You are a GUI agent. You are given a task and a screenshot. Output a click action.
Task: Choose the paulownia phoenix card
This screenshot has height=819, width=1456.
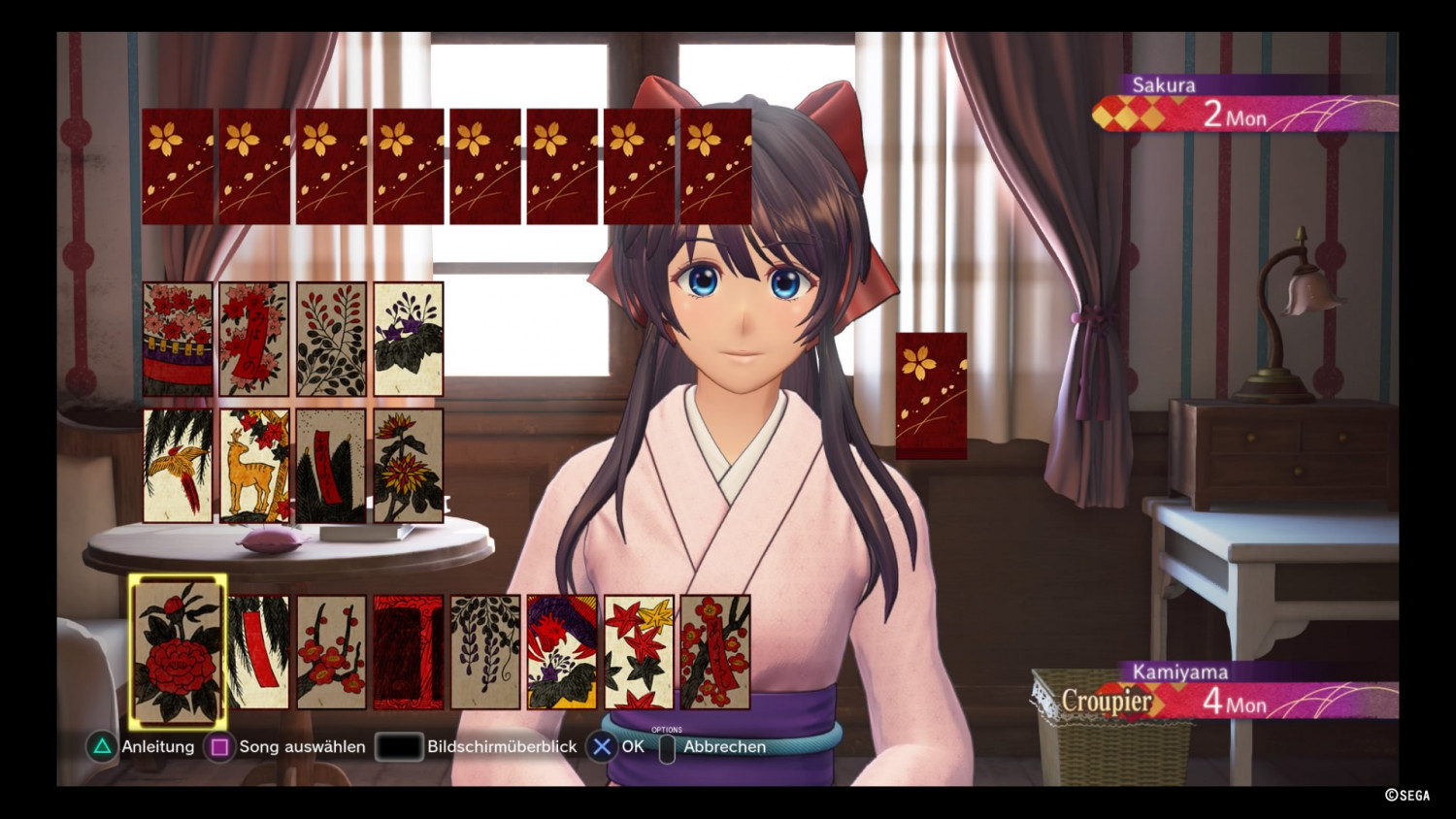coord(562,652)
